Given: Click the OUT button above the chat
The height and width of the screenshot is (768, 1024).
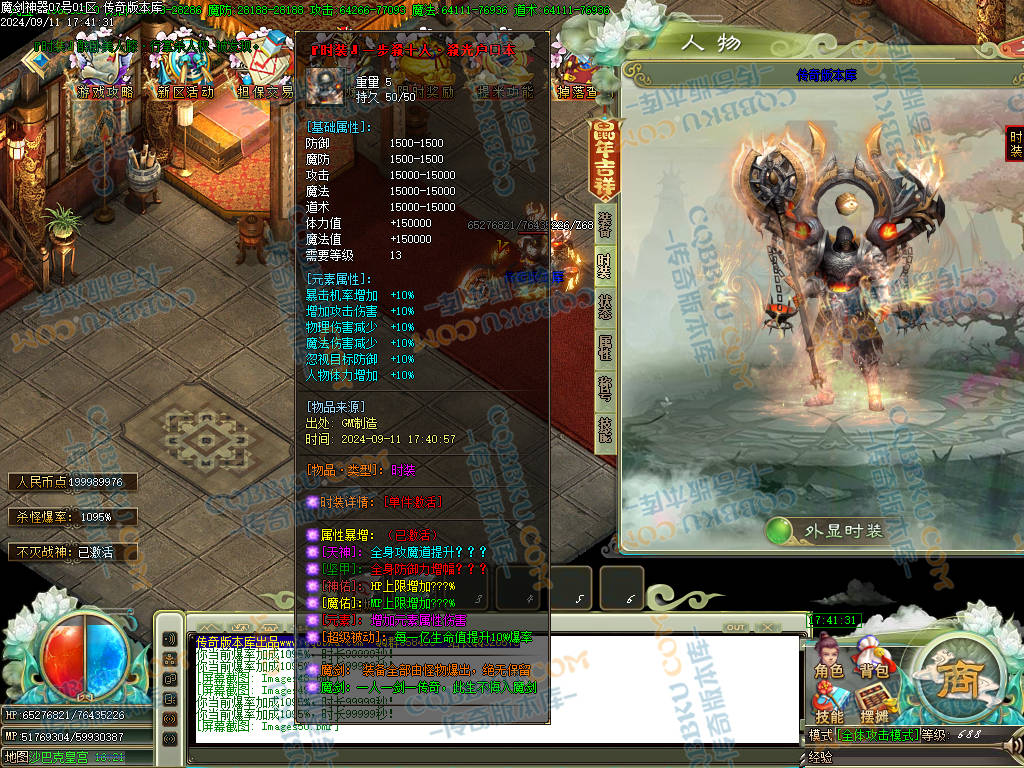Looking at the screenshot, I should coord(736,627).
